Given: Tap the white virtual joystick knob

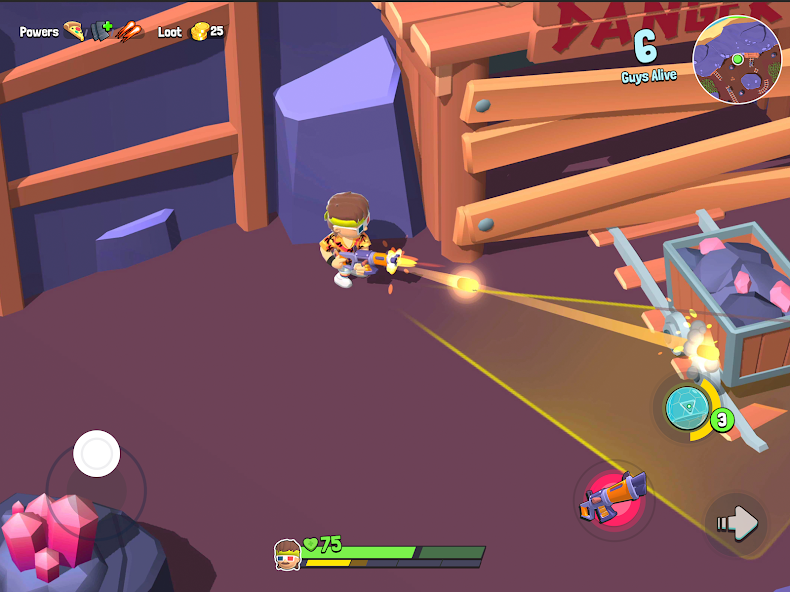Looking at the screenshot, I should click(97, 454).
